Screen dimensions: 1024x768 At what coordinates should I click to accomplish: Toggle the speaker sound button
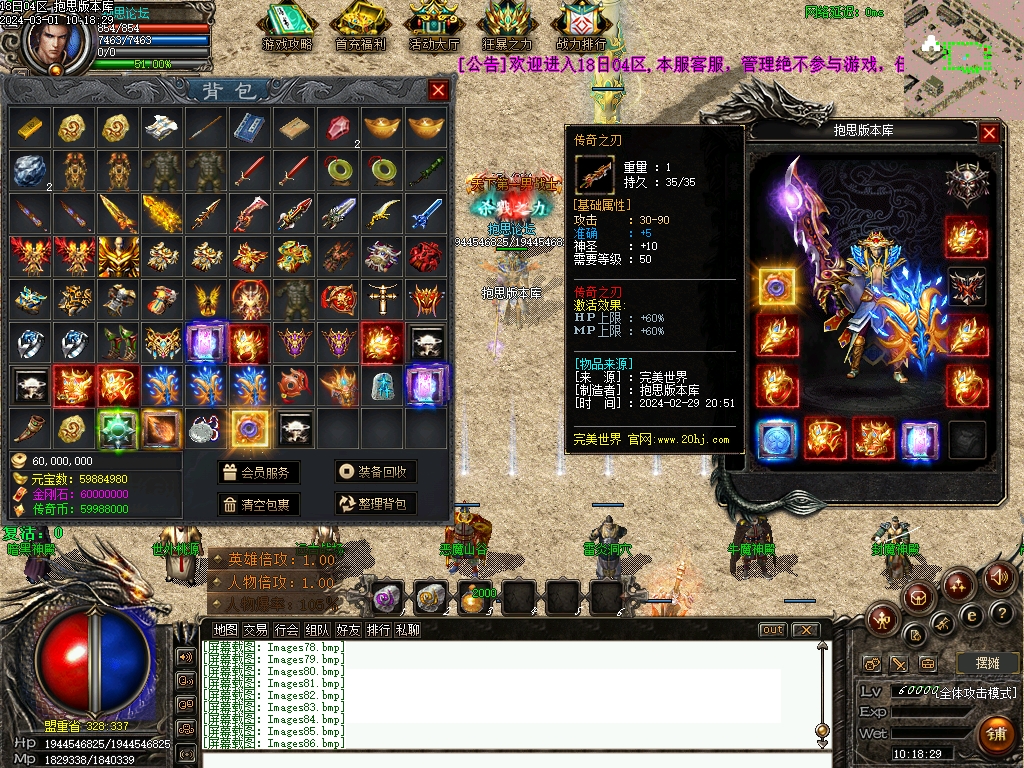pos(998,577)
